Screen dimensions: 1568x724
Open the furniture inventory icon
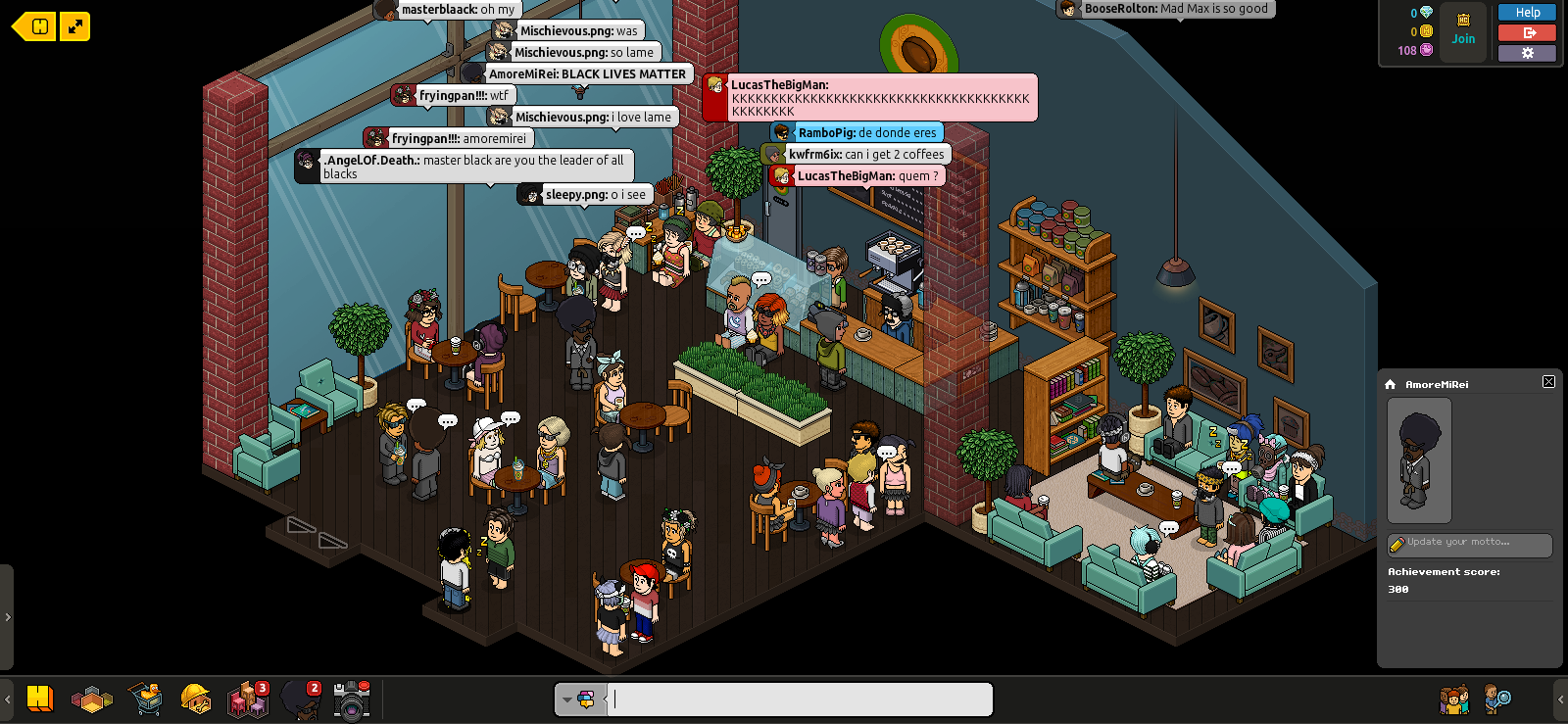(247, 700)
